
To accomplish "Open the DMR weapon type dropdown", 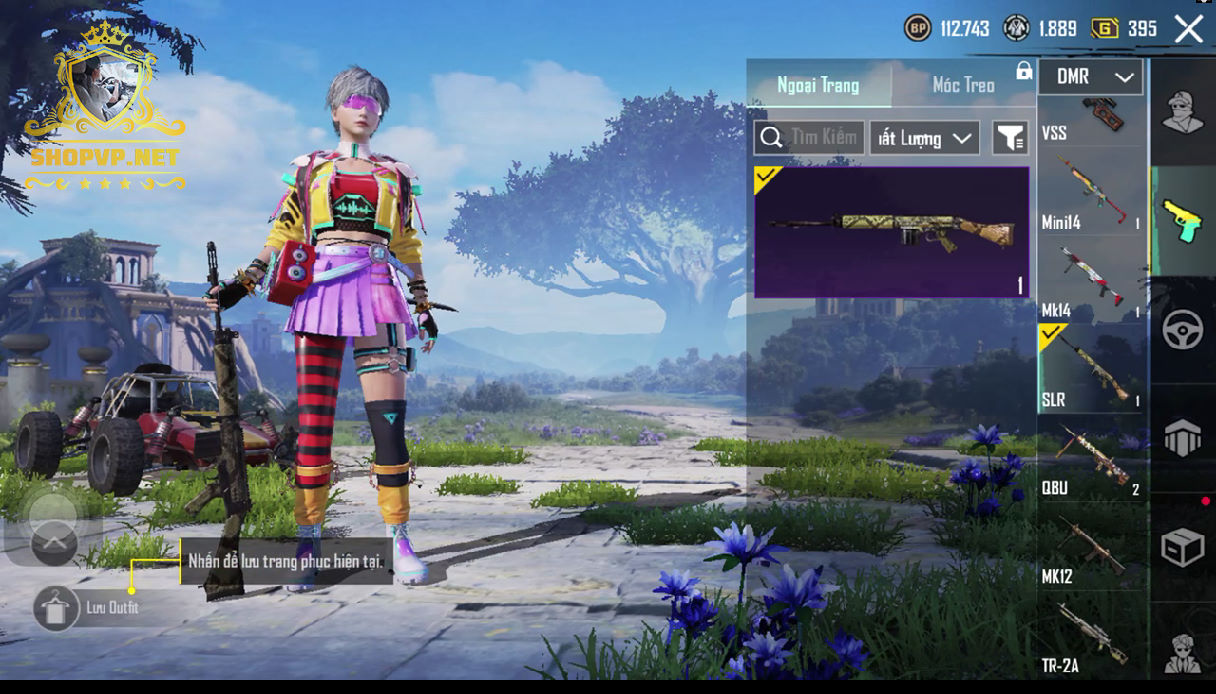I will [1090, 77].
